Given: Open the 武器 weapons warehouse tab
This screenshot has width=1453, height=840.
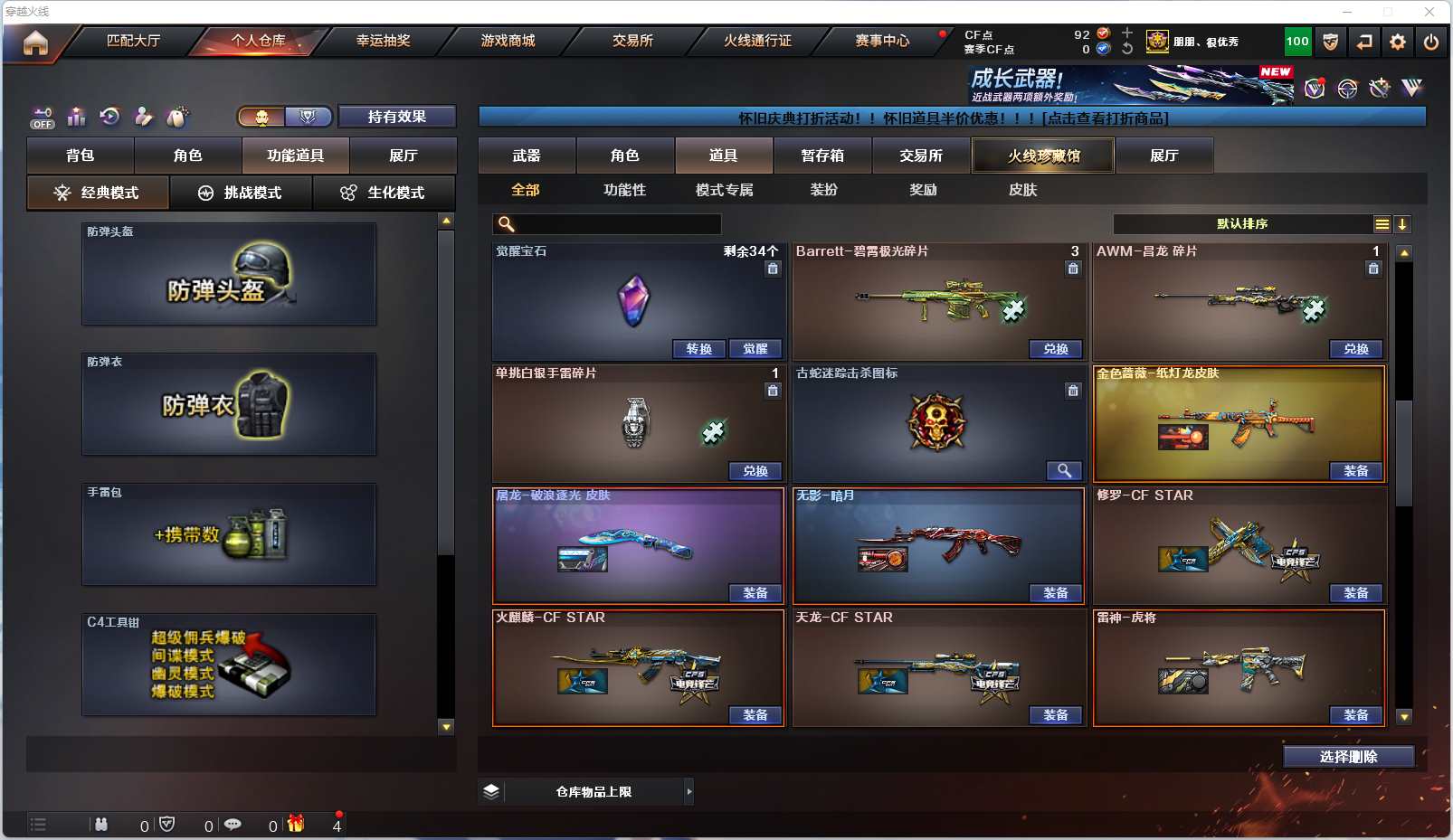Looking at the screenshot, I should (x=527, y=156).
